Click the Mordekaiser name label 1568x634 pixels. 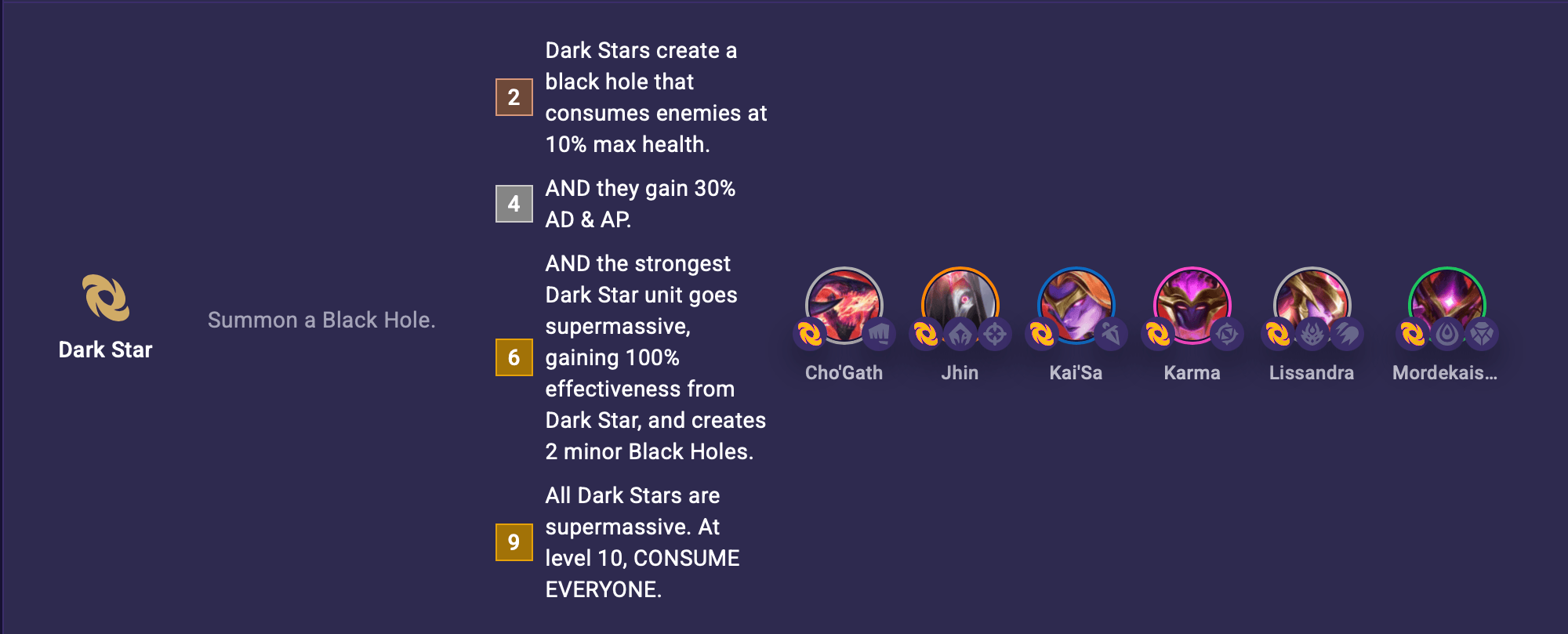click(1445, 373)
